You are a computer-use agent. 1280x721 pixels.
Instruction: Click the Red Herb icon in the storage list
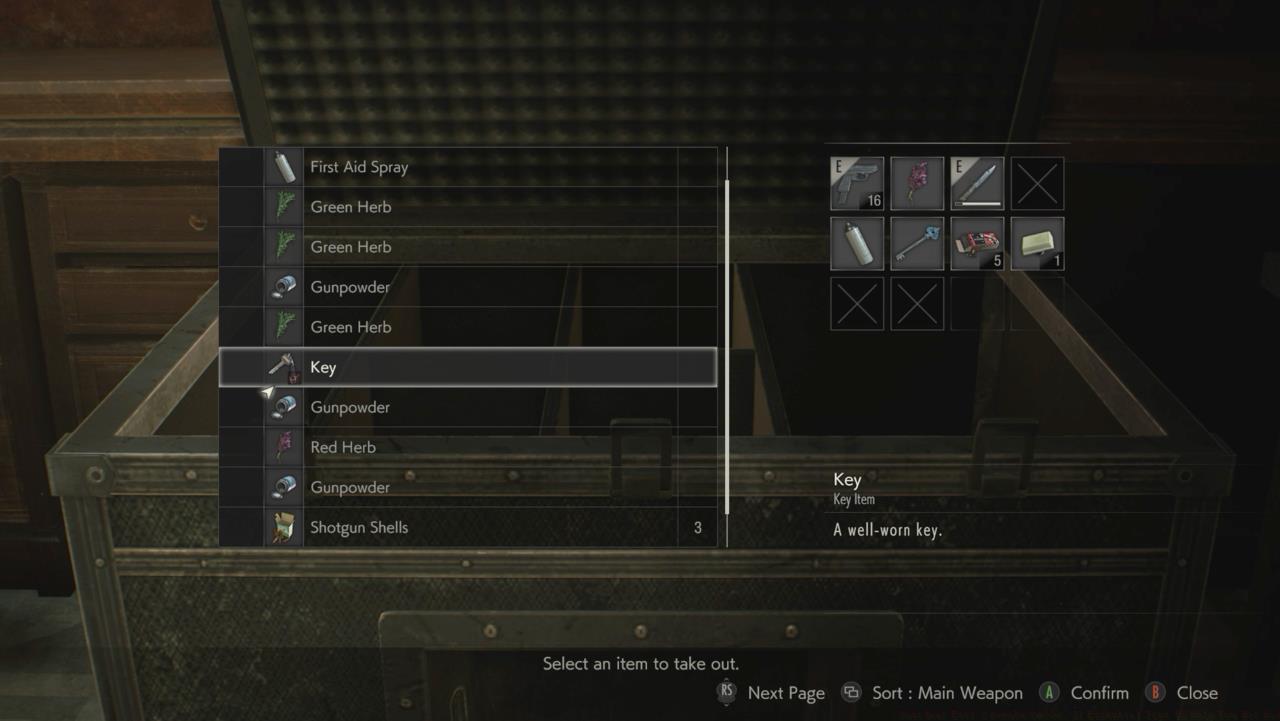[283, 447]
